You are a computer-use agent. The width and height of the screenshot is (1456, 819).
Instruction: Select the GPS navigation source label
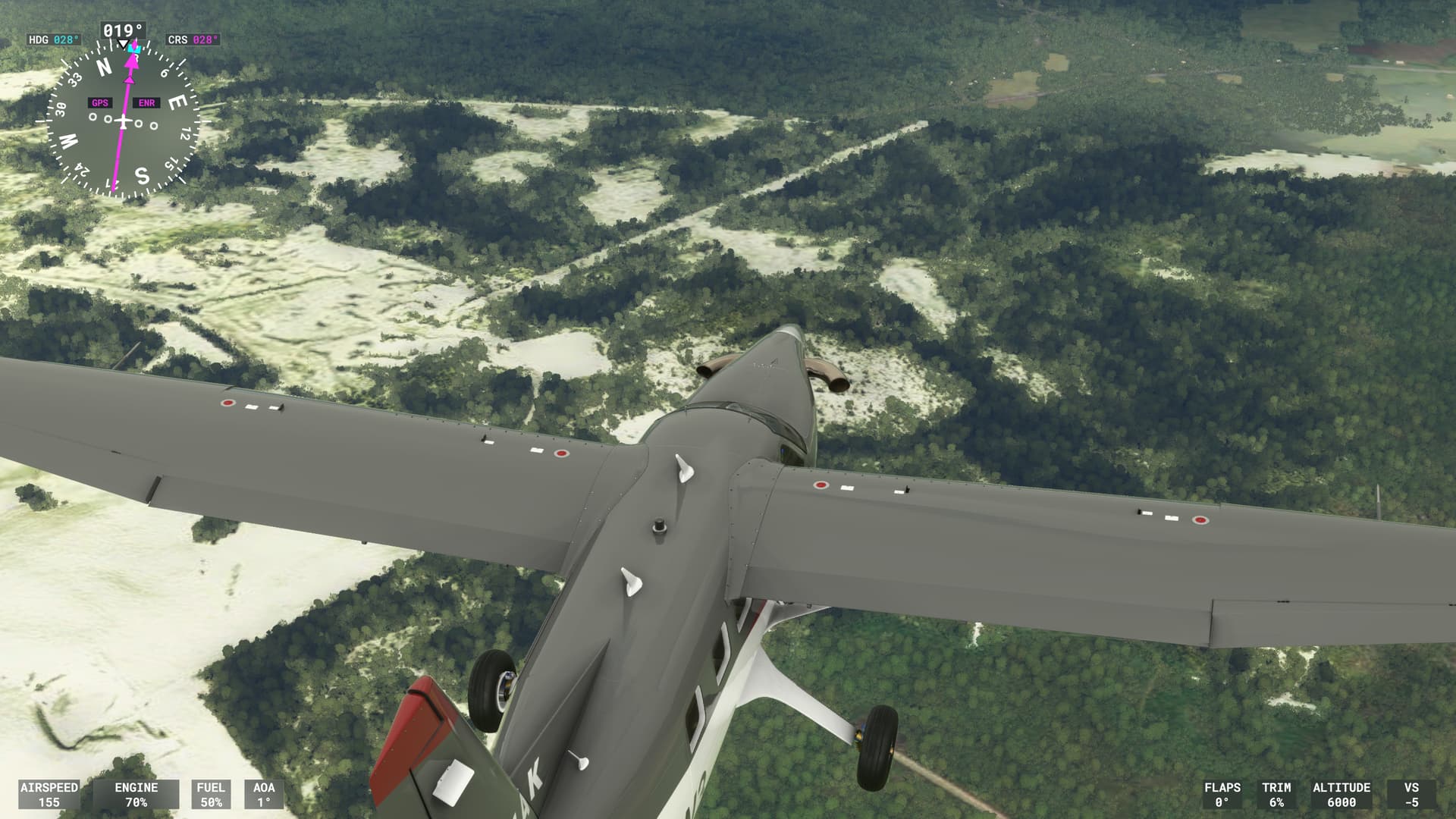point(100,103)
